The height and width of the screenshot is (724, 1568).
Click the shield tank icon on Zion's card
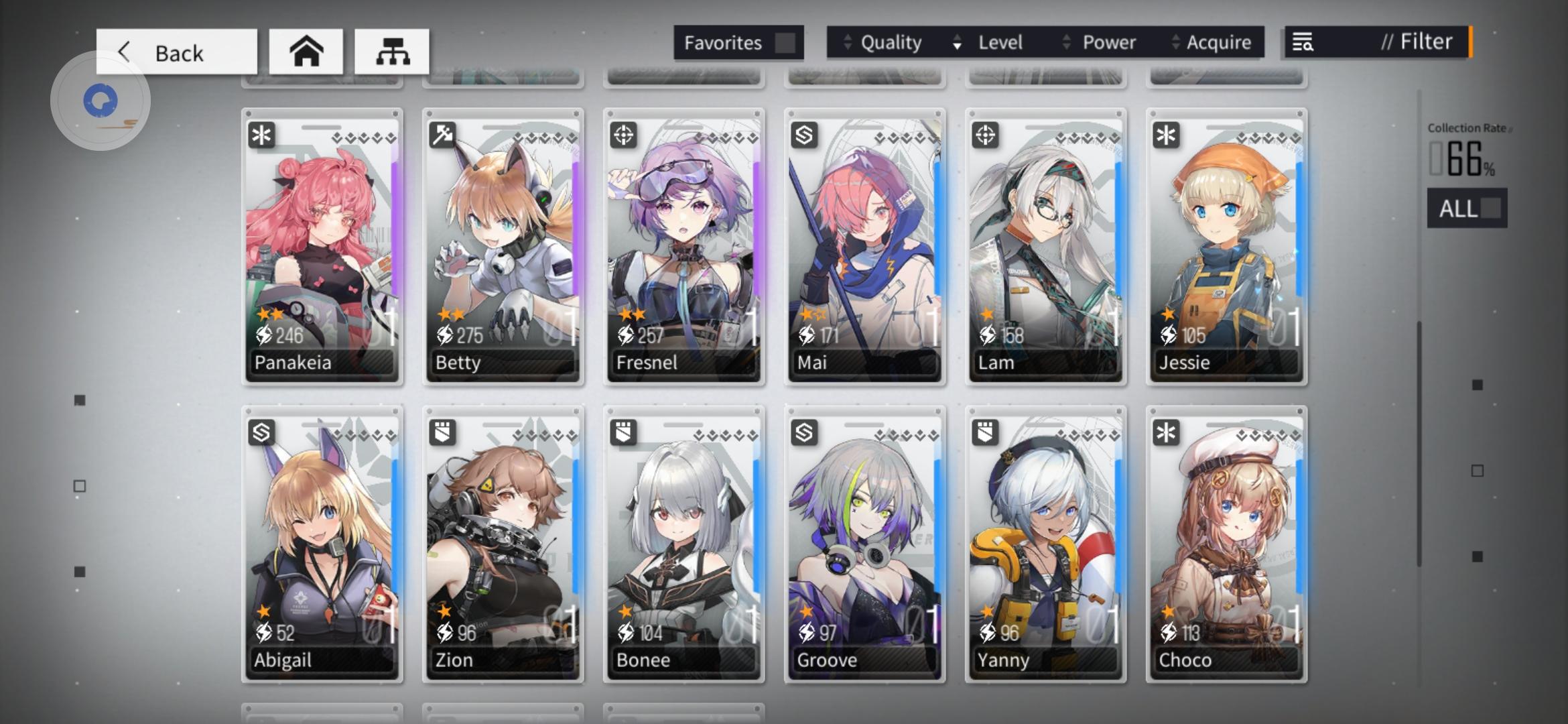pos(442,433)
